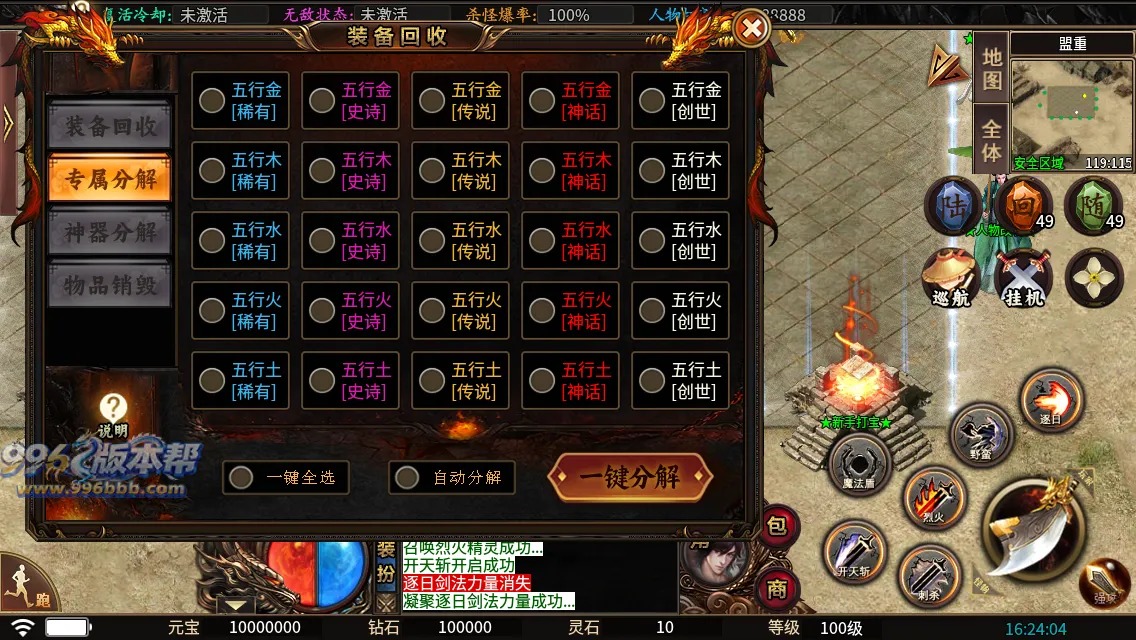This screenshot has height=640, width=1136.
Task: Select the 五行水 [传说] checkbox
Action: tap(432, 240)
